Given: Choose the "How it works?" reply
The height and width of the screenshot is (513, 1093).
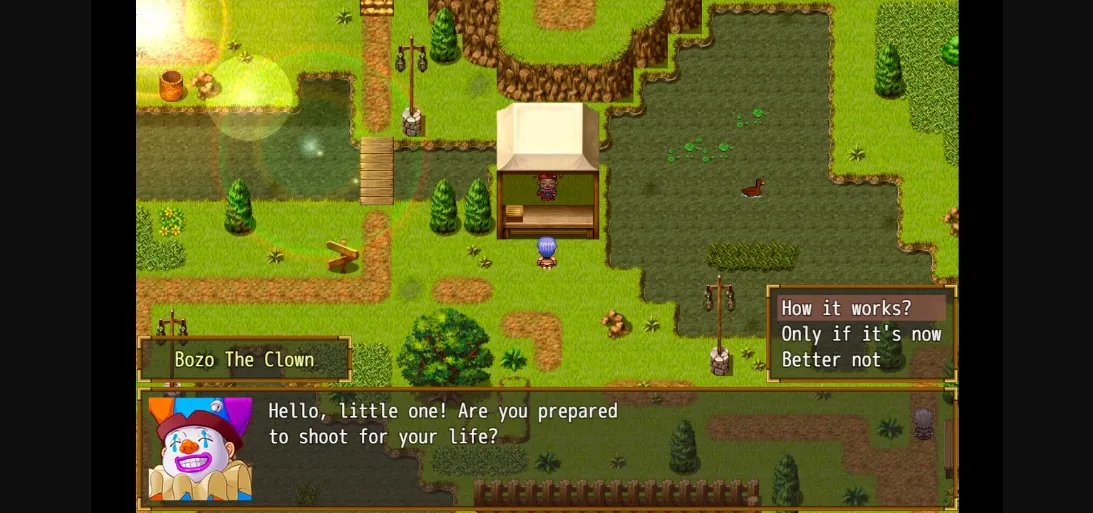Looking at the screenshot, I should click(847, 308).
